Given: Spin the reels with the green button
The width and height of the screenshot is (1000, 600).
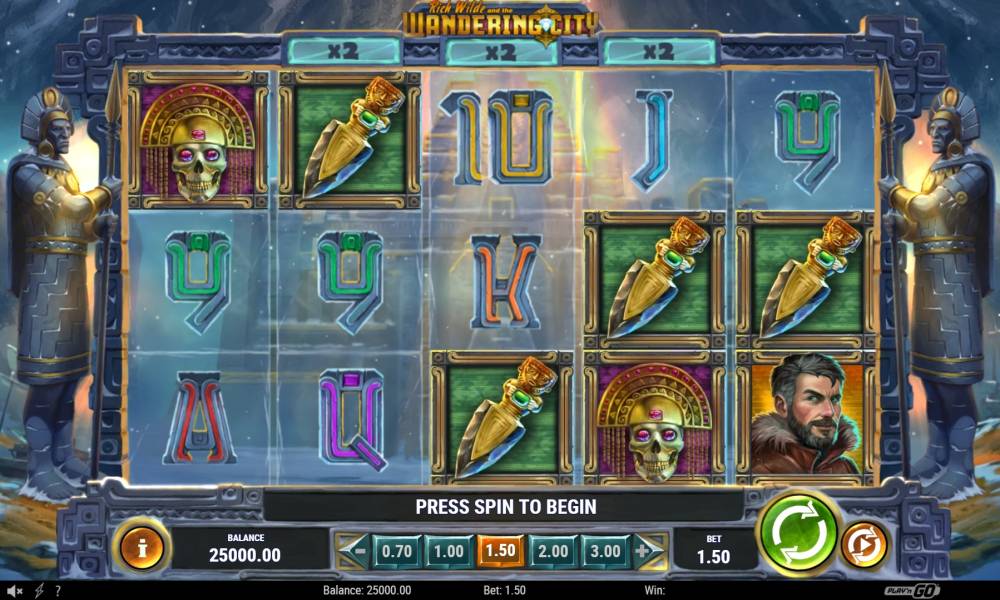Looking at the screenshot, I should coord(799,532).
